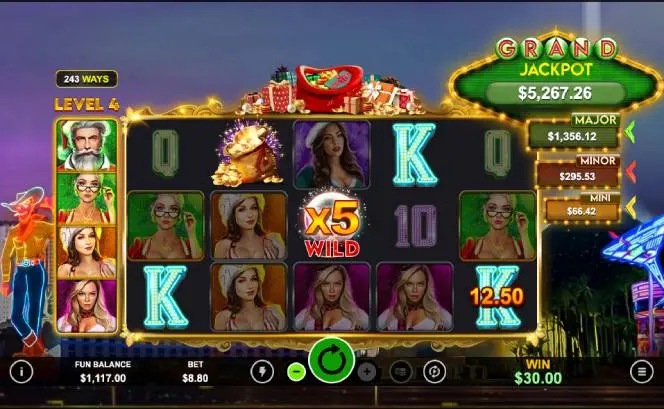Screen dimensions: 664x409
Task: Increase the bet with the plus button
Action: point(367,372)
